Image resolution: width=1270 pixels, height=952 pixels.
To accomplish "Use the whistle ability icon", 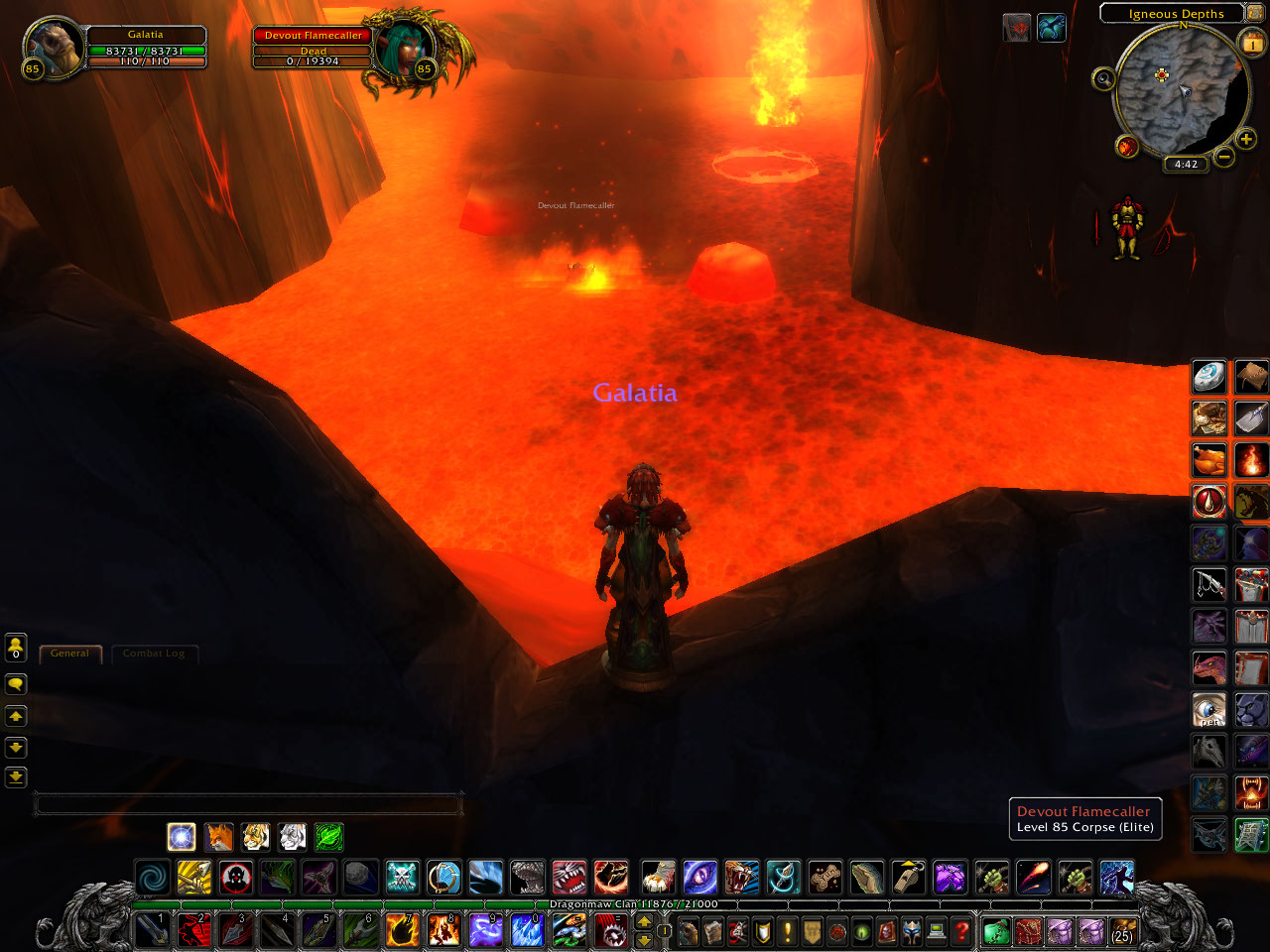I will pos(908,878).
